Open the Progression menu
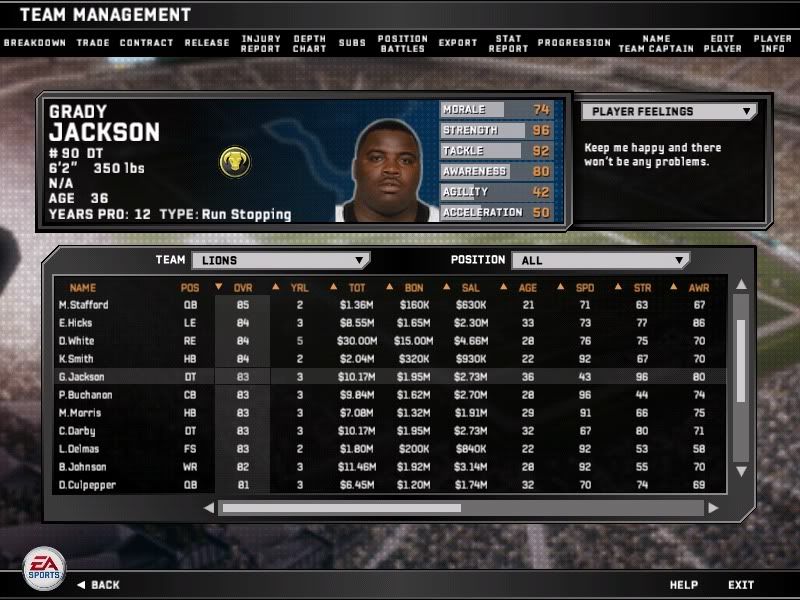 click(x=574, y=43)
